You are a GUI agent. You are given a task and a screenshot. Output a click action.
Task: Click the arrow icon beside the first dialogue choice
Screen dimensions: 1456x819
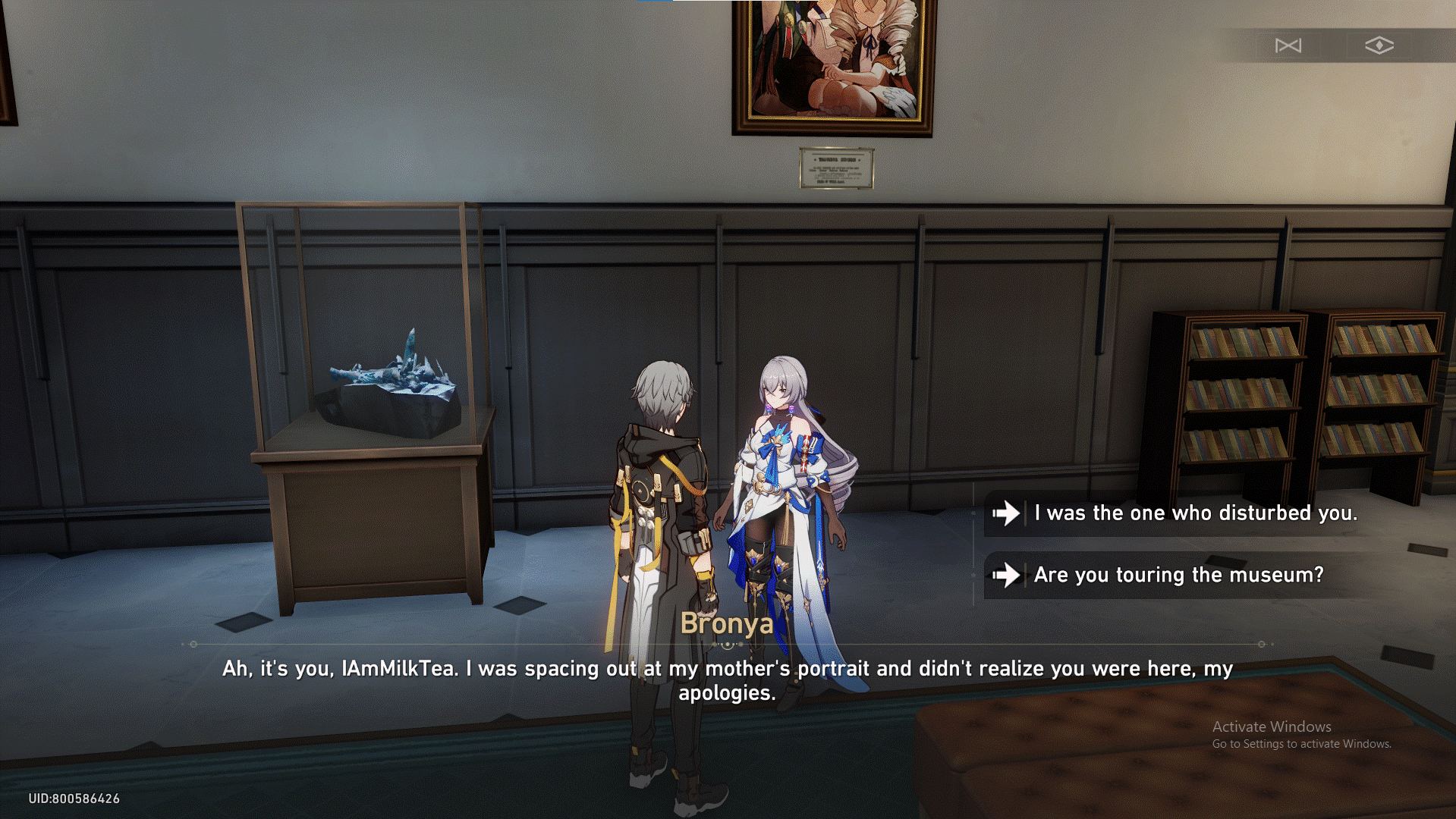point(1006,513)
